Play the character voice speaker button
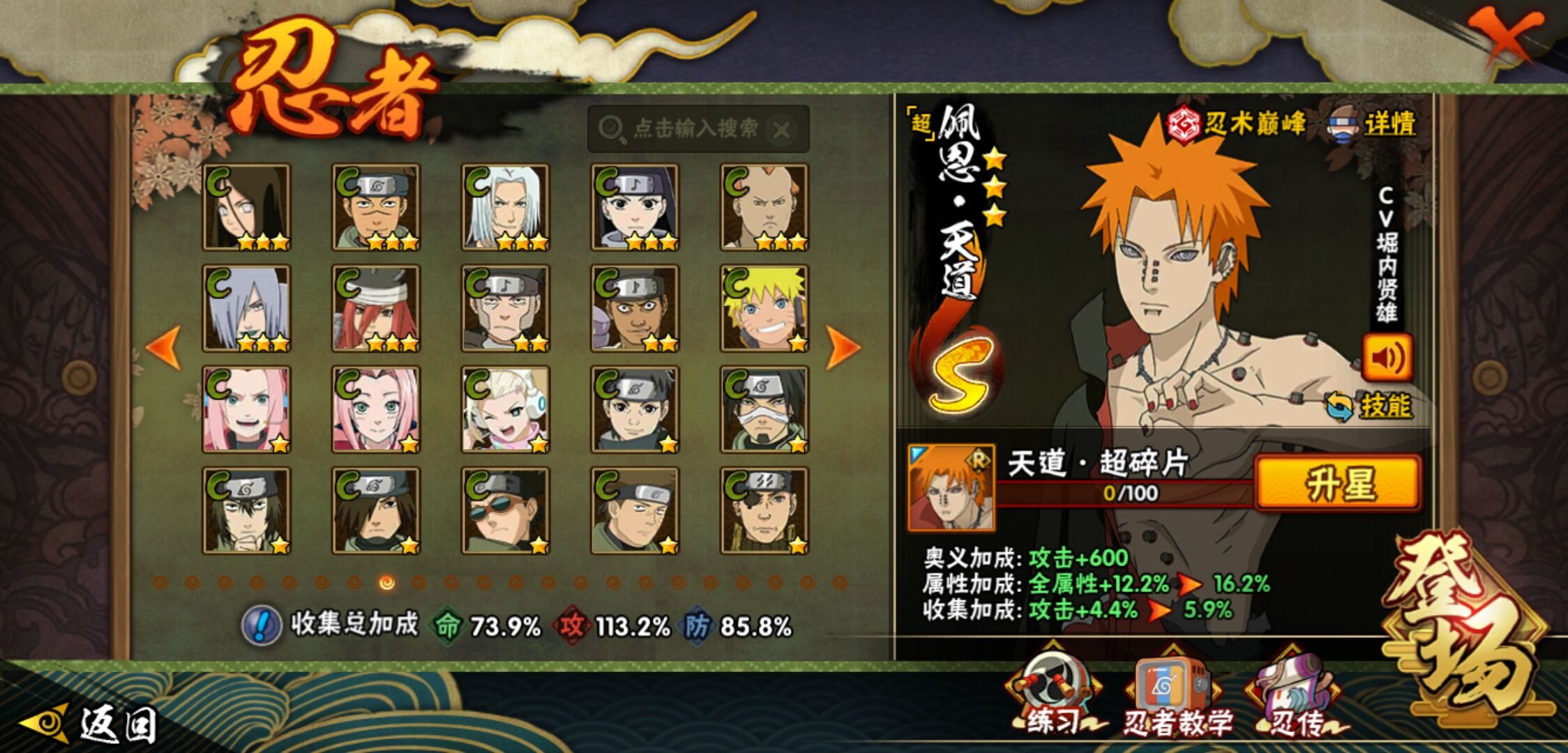 pos(1387,358)
